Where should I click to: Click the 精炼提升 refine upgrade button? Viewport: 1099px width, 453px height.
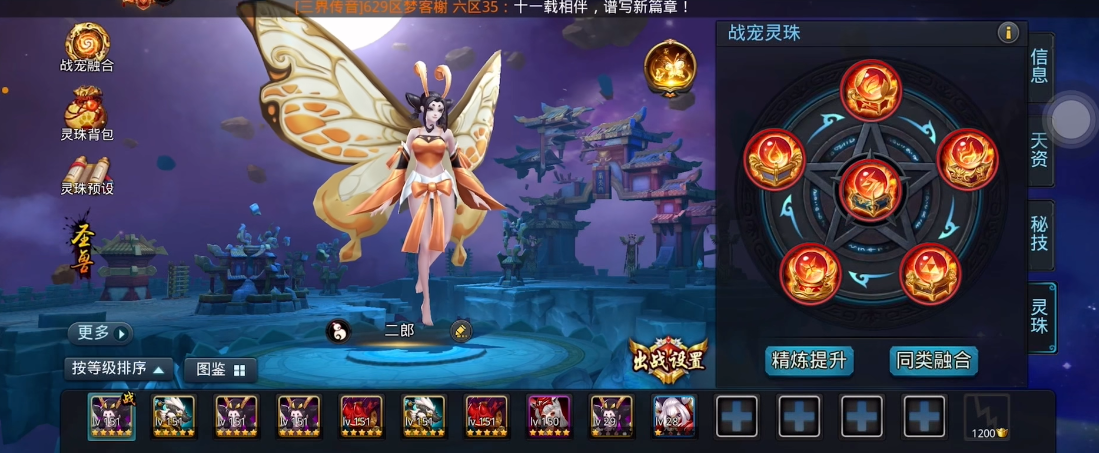pyautogui.click(x=809, y=360)
